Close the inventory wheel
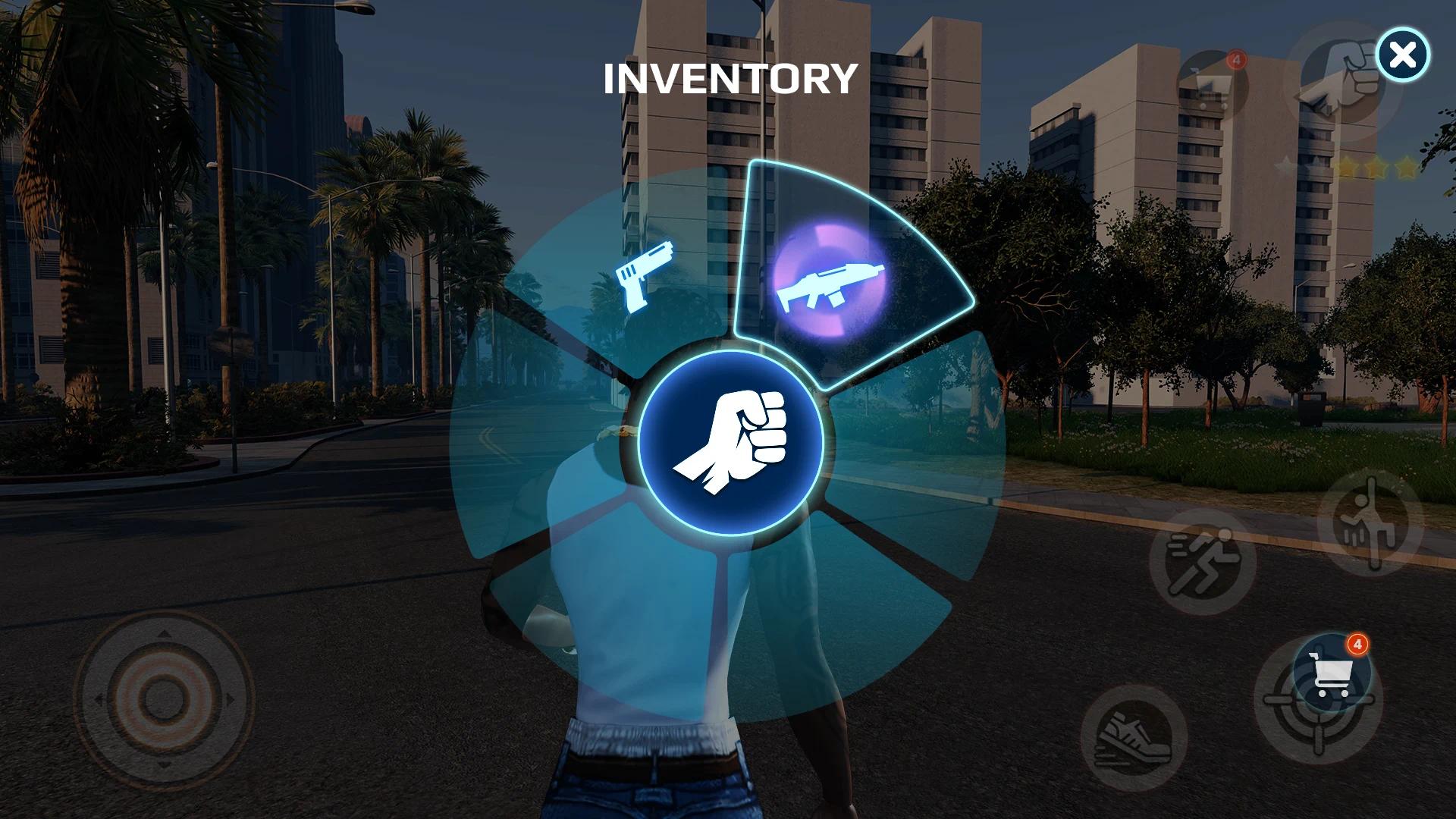Viewport: 1456px width, 819px height. coord(1403,55)
